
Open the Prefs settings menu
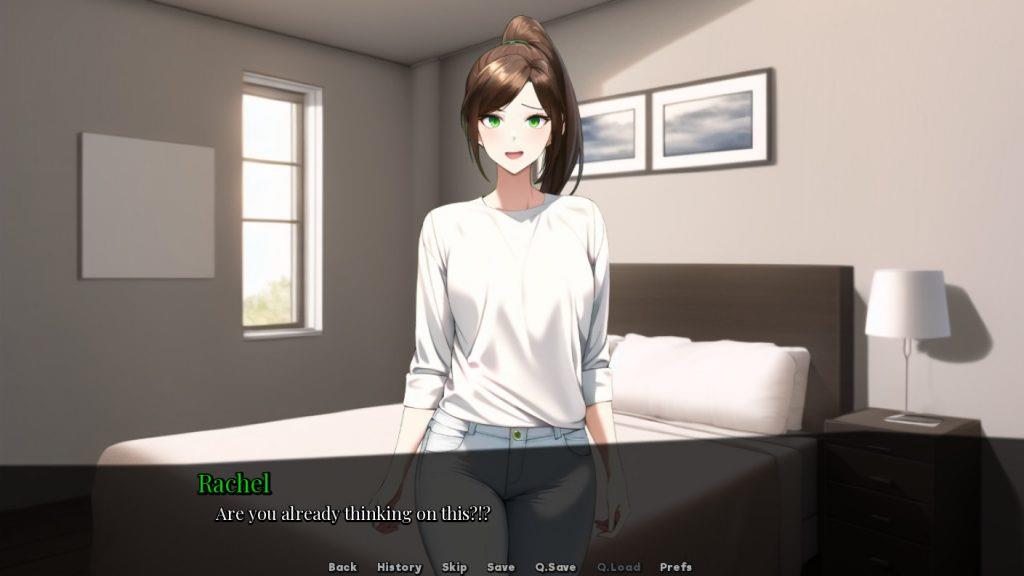676,567
